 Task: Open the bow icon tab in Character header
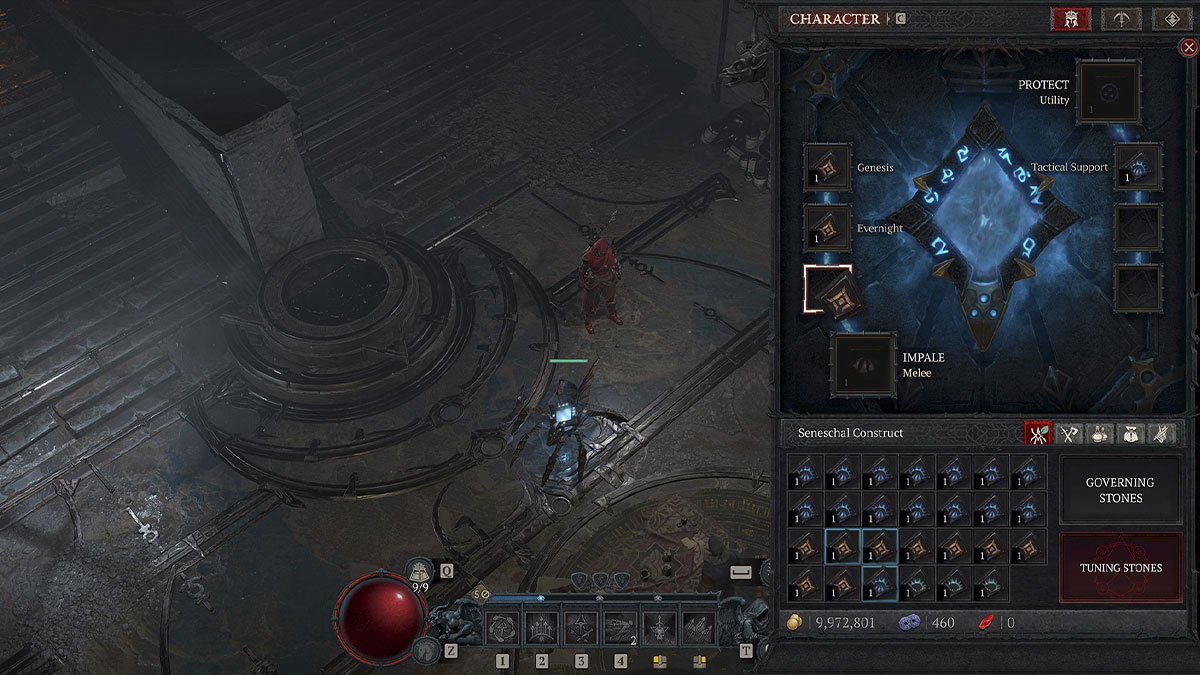[1121, 19]
